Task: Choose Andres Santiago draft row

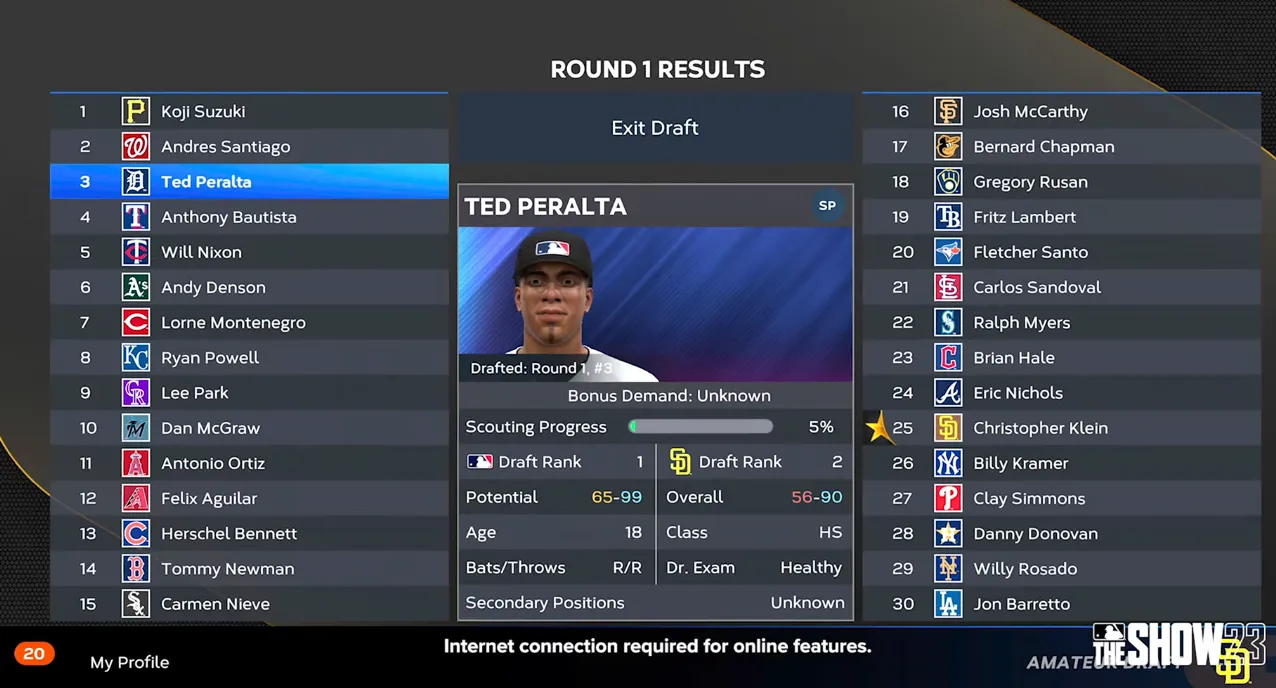Action: point(249,147)
